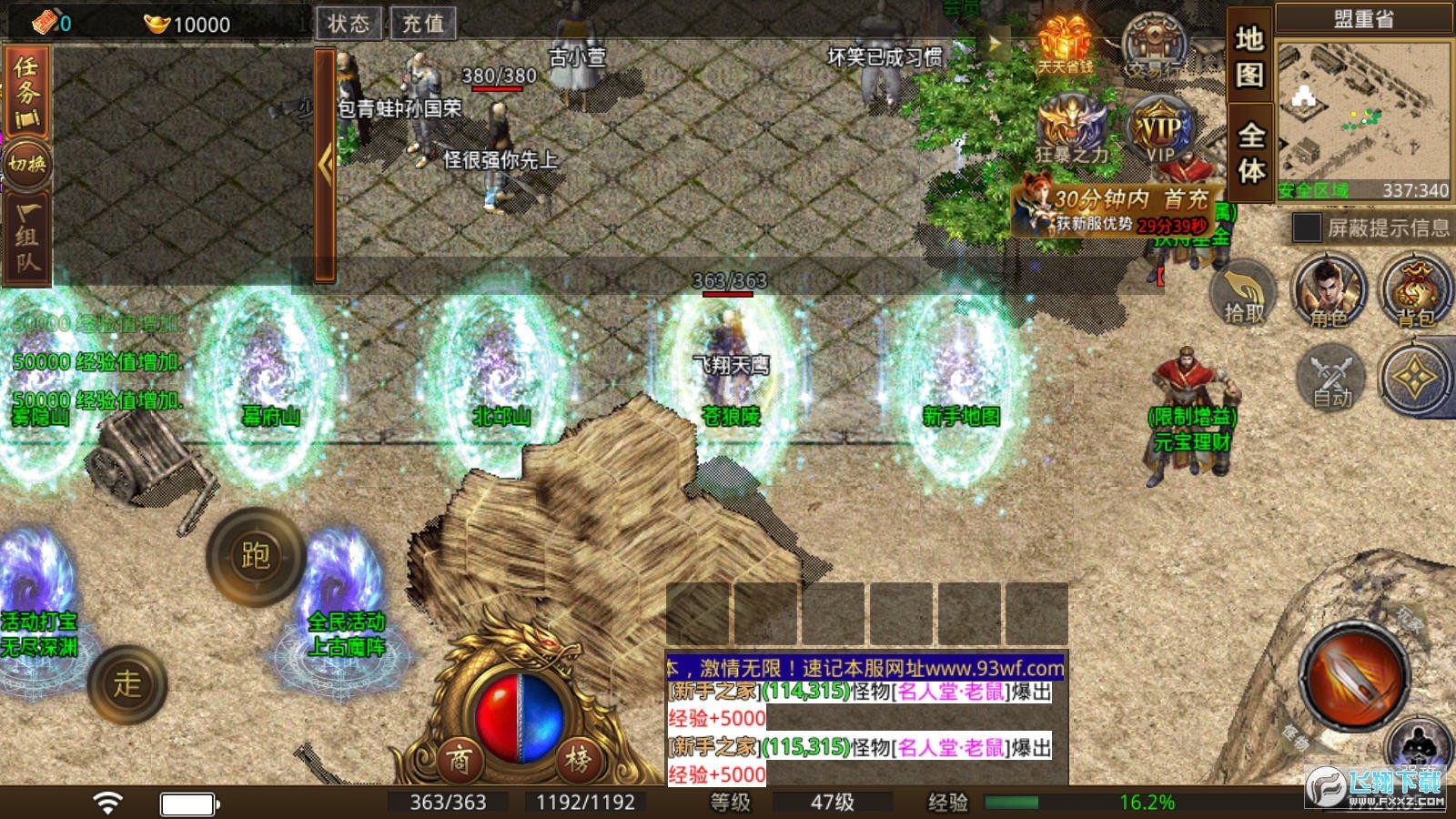Open the 组队 team panel

(27, 238)
